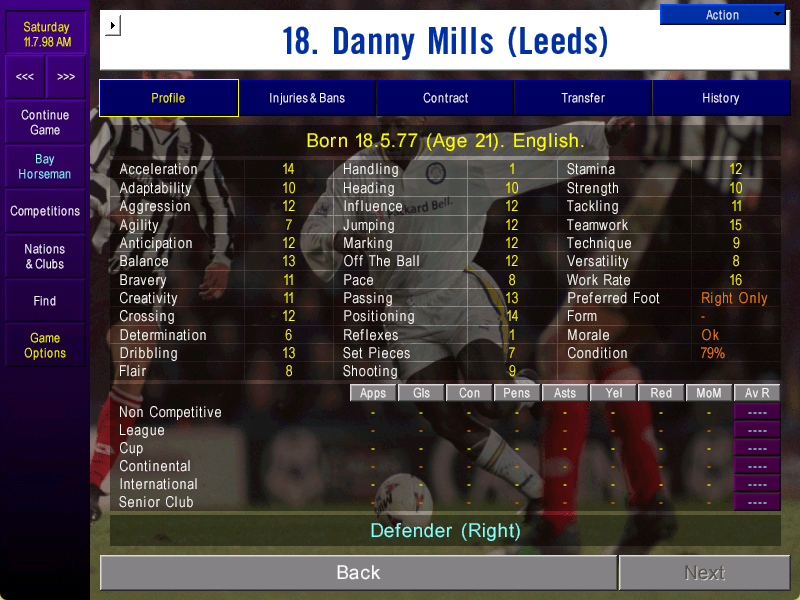This screenshot has width=800, height=600.
Task: Open the Competitions menu
Action: coord(45,211)
